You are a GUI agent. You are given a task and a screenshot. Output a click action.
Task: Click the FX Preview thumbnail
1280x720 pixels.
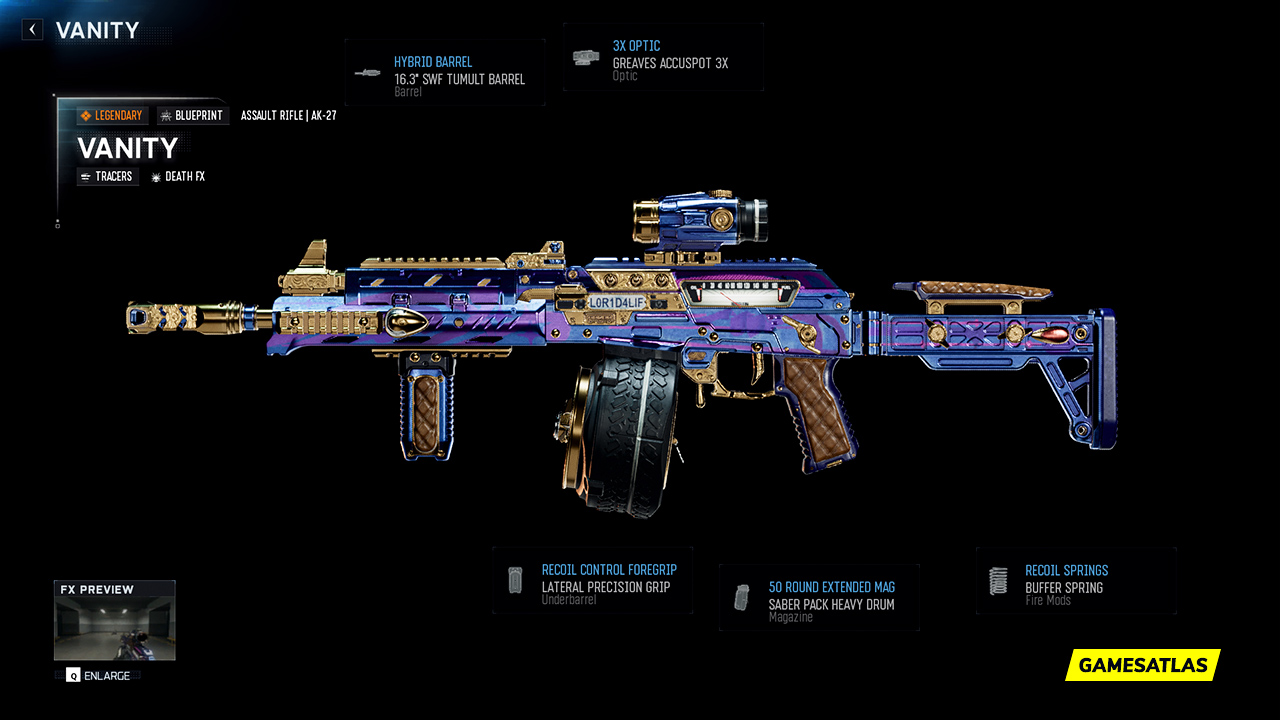tap(113, 620)
